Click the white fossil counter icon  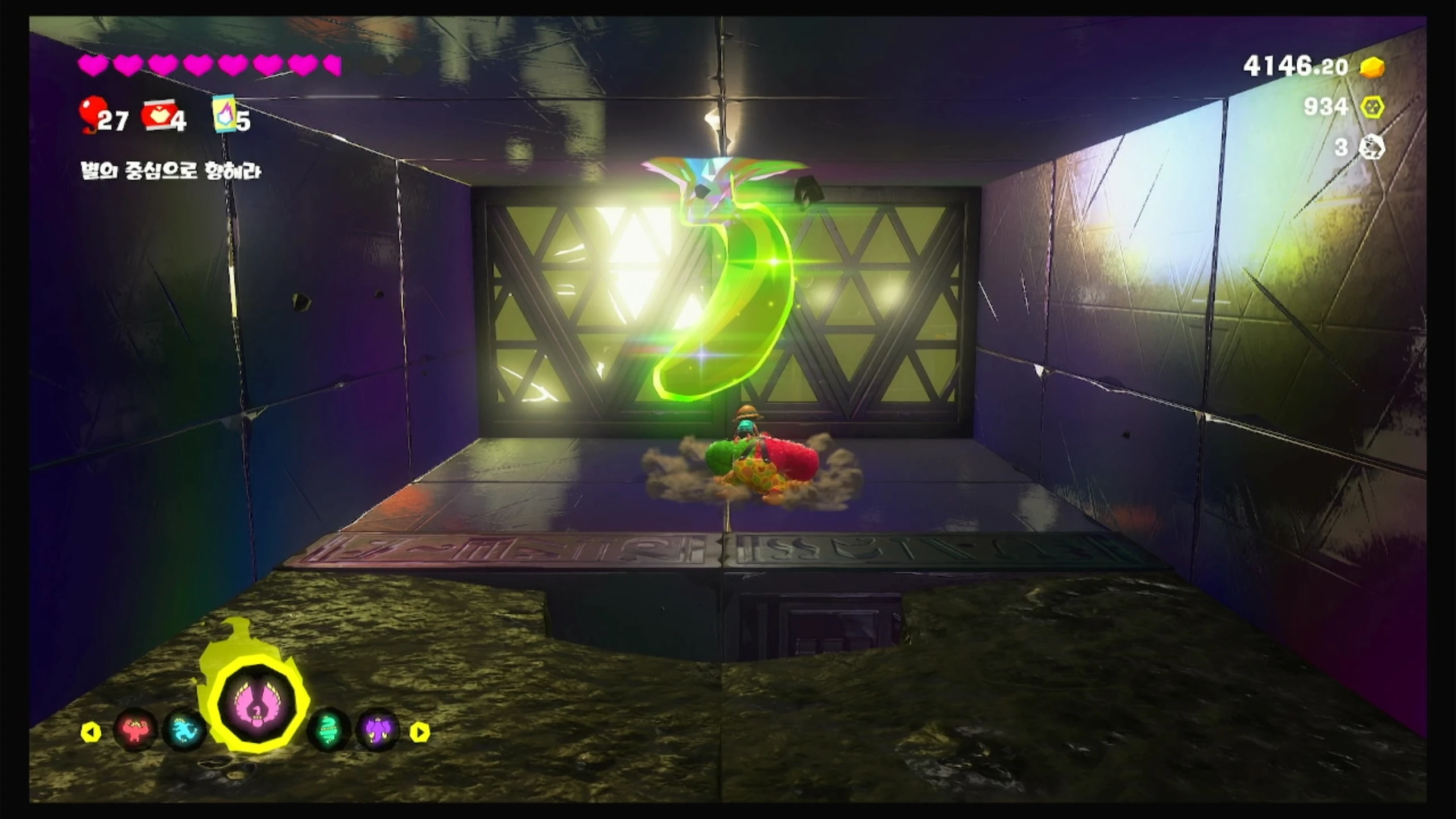[x=1371, y=147]
